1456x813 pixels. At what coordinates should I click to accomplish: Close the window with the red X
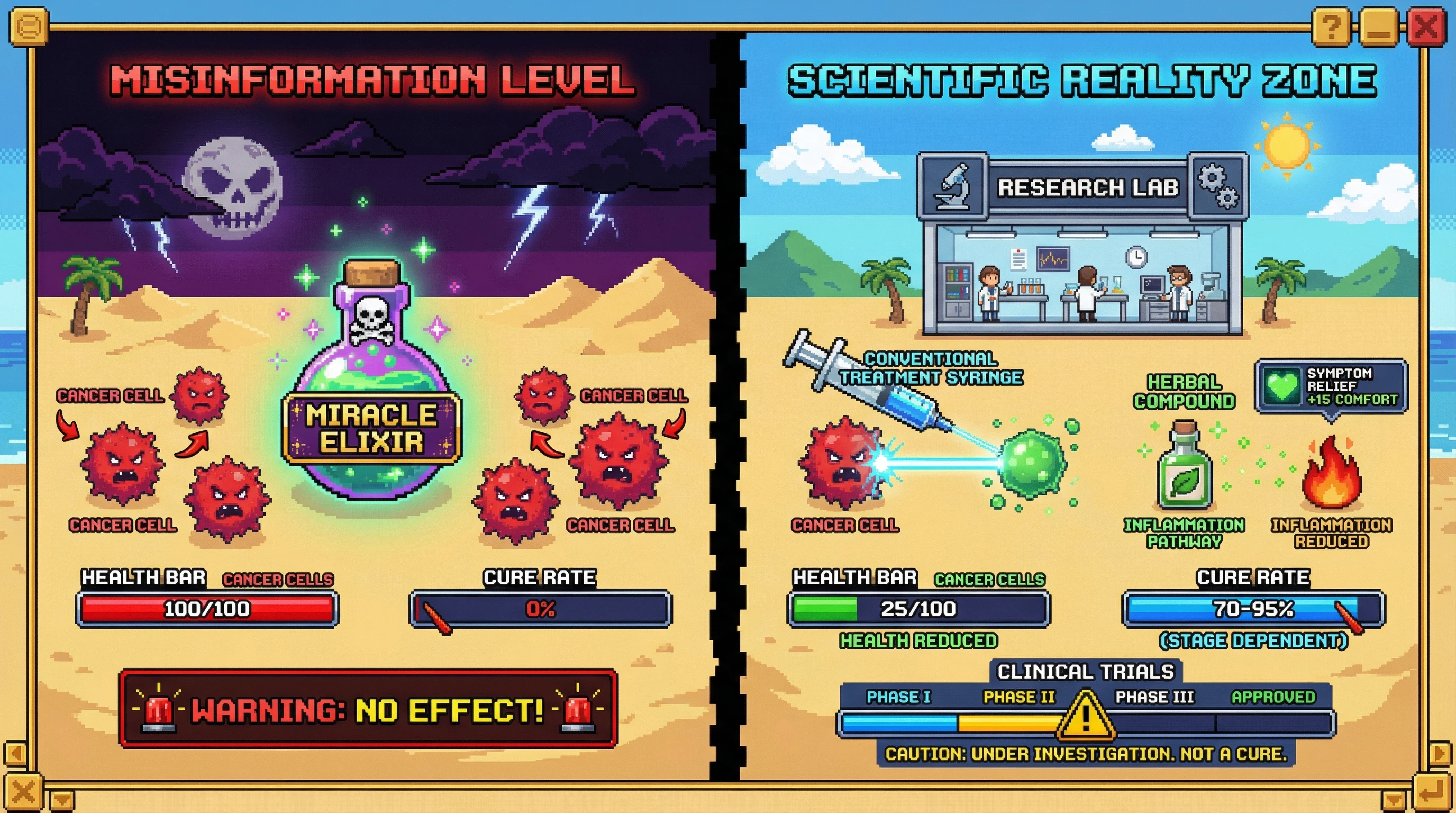click(x=1425, y=26)
